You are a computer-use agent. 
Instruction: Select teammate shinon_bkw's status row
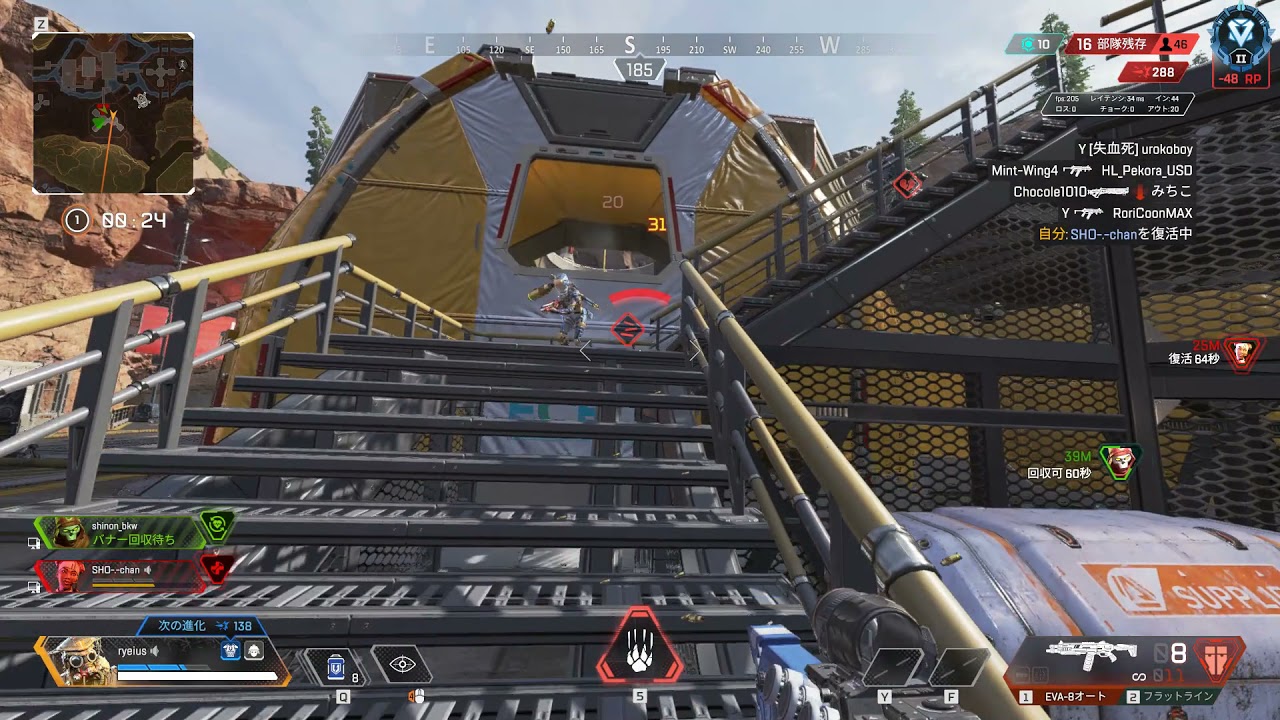(120, 532)
